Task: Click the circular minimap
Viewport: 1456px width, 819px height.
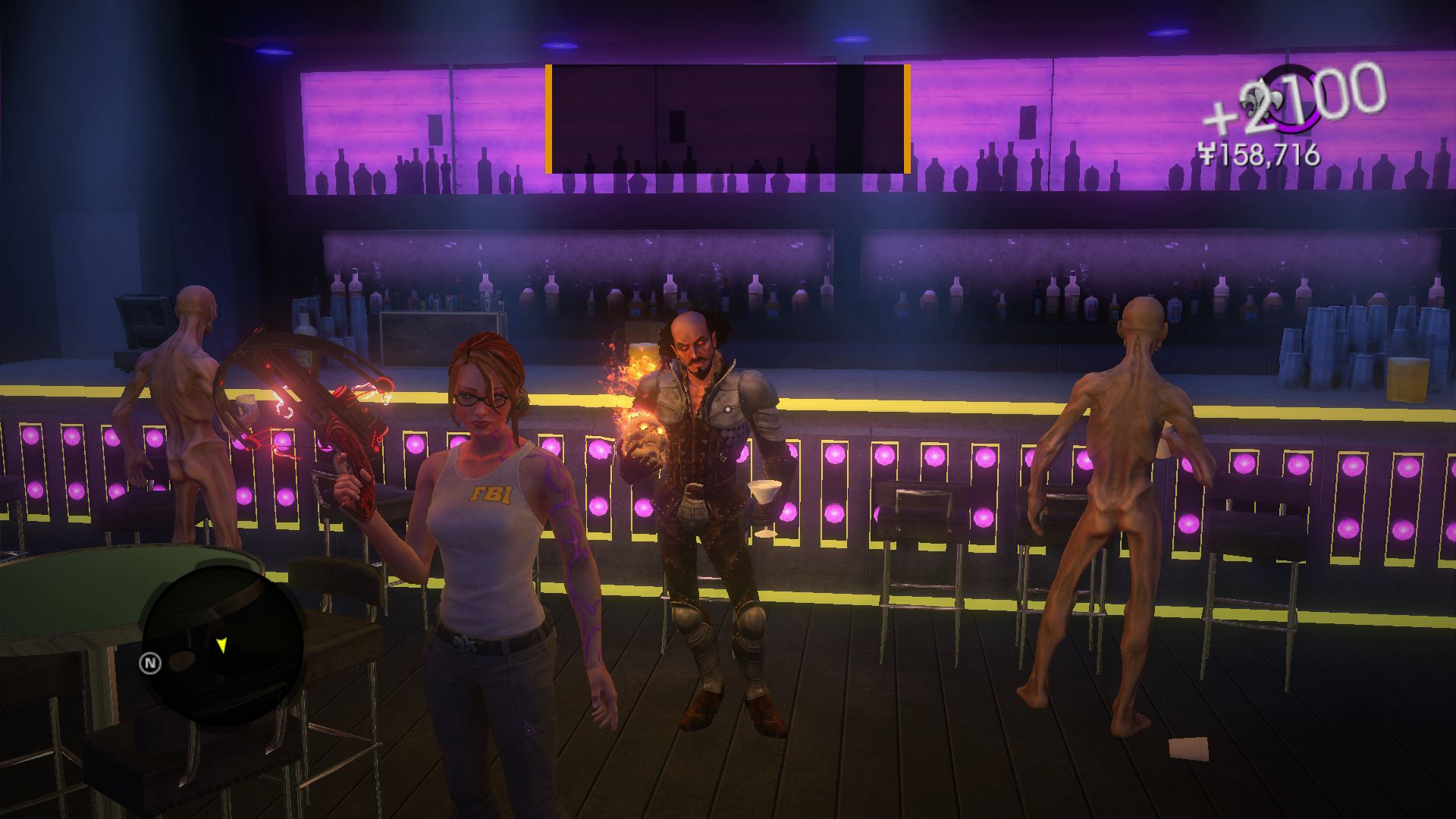Action: 223,643
